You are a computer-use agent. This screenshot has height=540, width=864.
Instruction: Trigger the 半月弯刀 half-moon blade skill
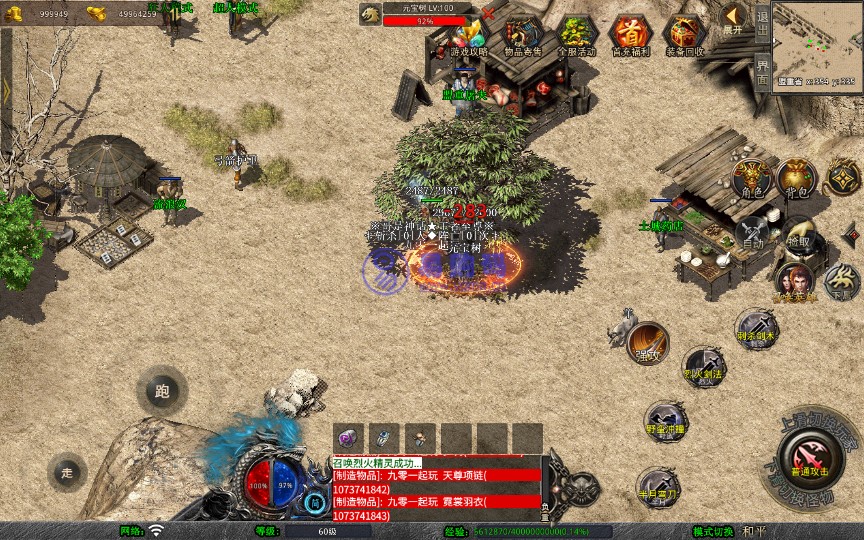658,487
